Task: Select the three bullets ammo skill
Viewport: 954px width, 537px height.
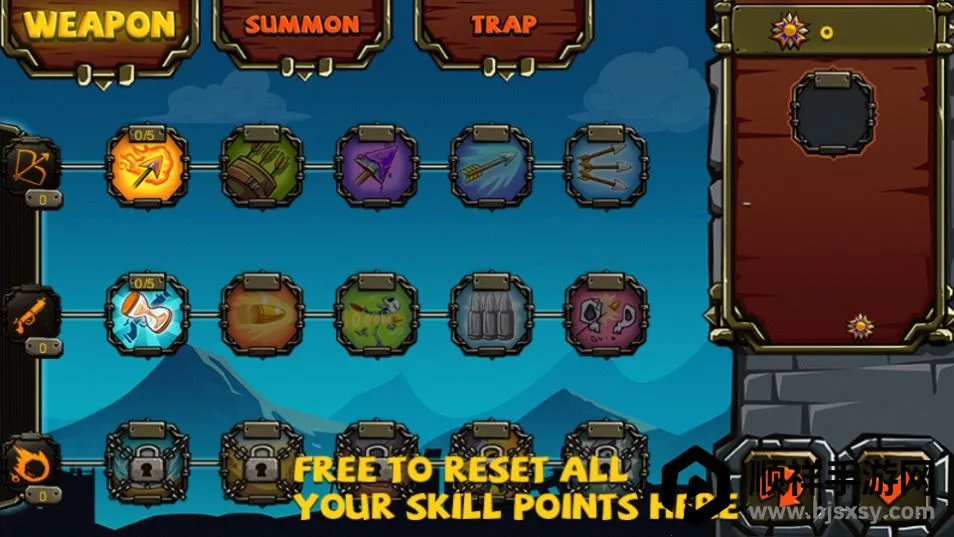Action: (x=490, y=314)
